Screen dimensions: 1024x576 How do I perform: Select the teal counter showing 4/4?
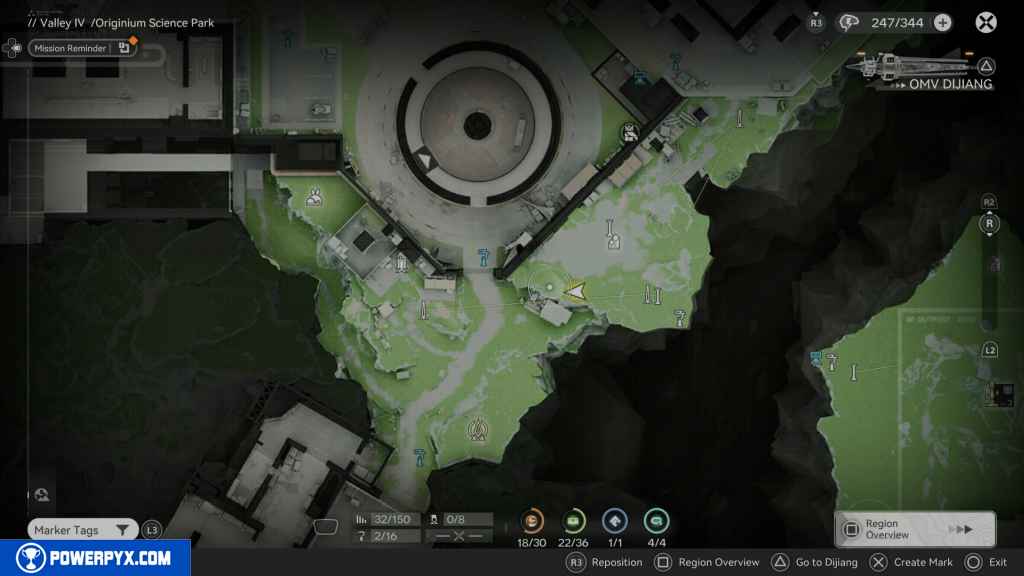click(x=656, y=521)
